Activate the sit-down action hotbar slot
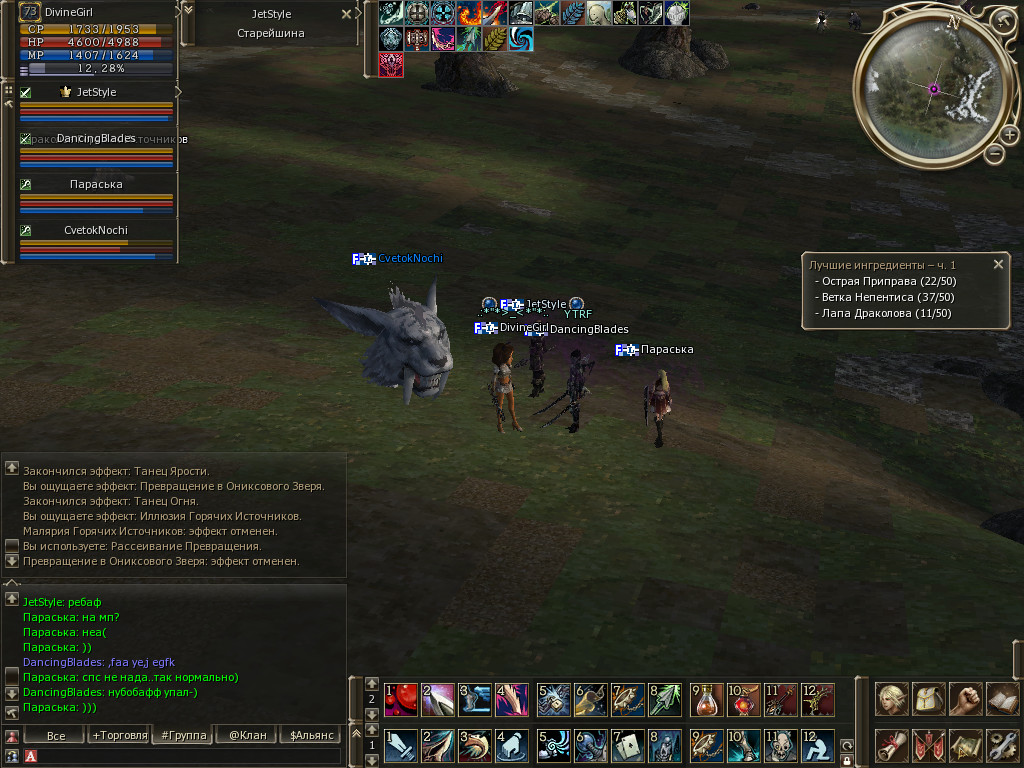 pyautogui.click(x=819, y=745)
